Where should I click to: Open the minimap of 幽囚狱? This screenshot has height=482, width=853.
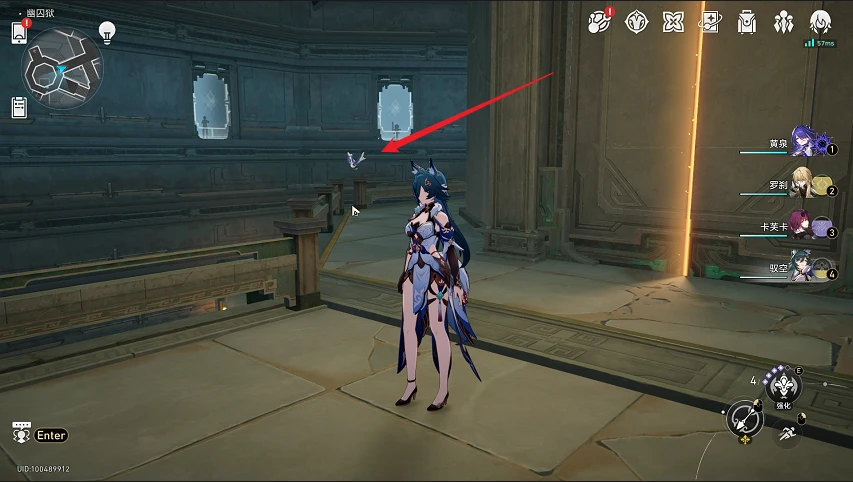tap(62, 68)
